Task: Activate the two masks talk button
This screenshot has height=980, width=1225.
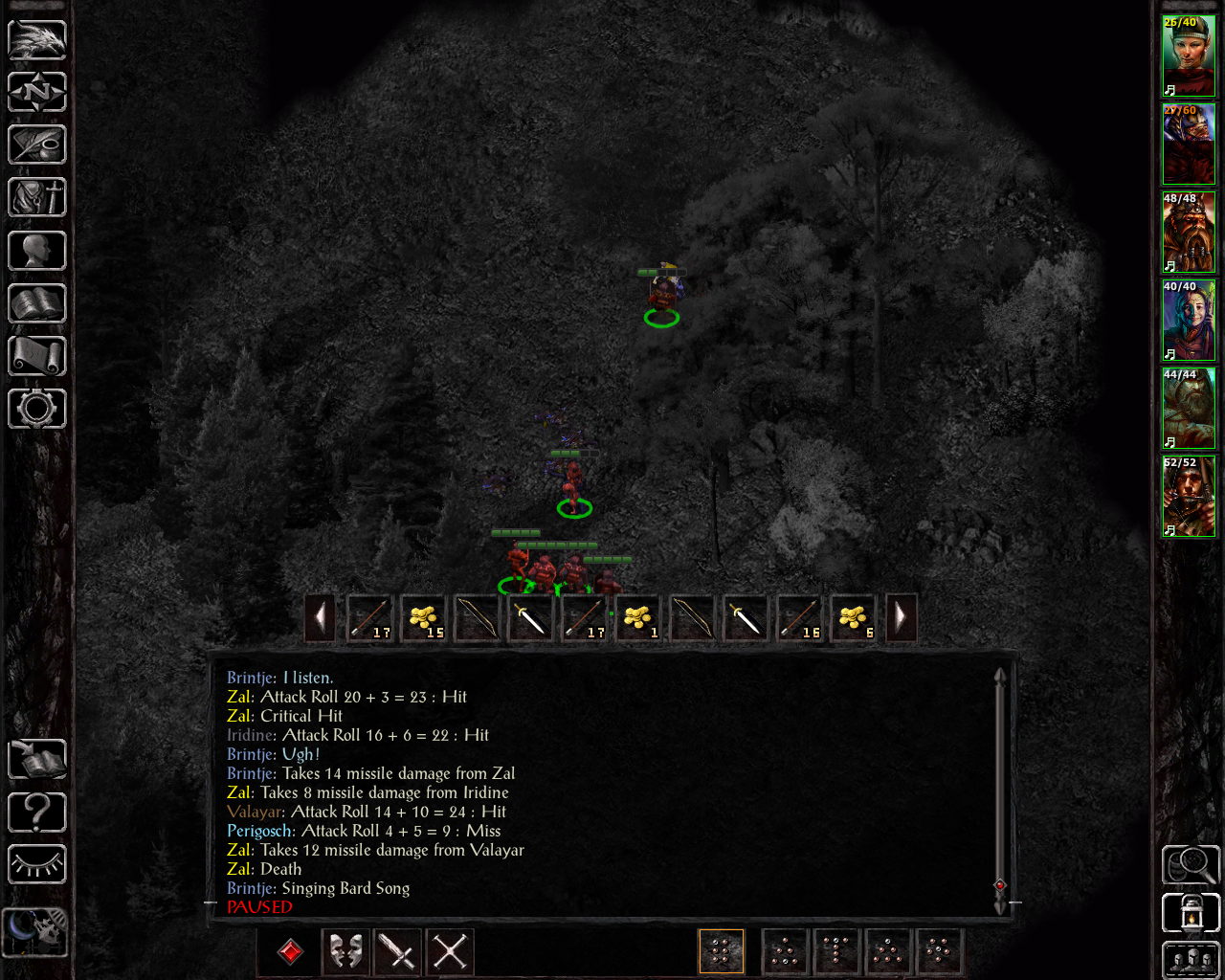Action: [x=345, y=951]
